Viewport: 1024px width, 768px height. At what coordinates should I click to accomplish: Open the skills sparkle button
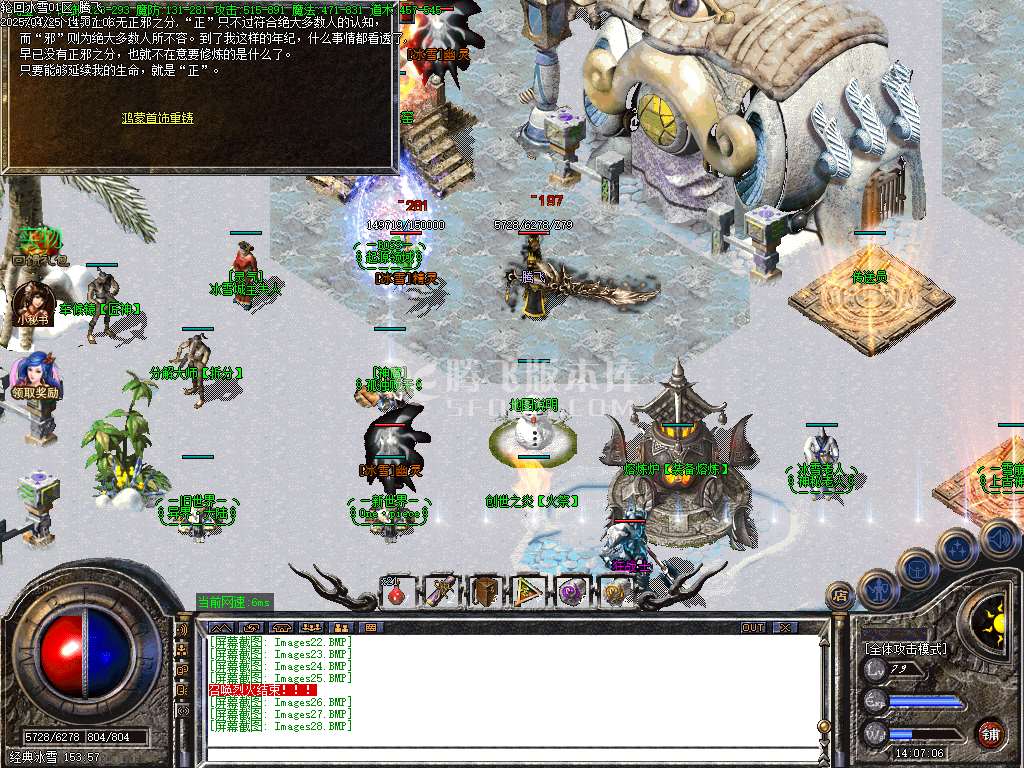[x=958, y=549]
